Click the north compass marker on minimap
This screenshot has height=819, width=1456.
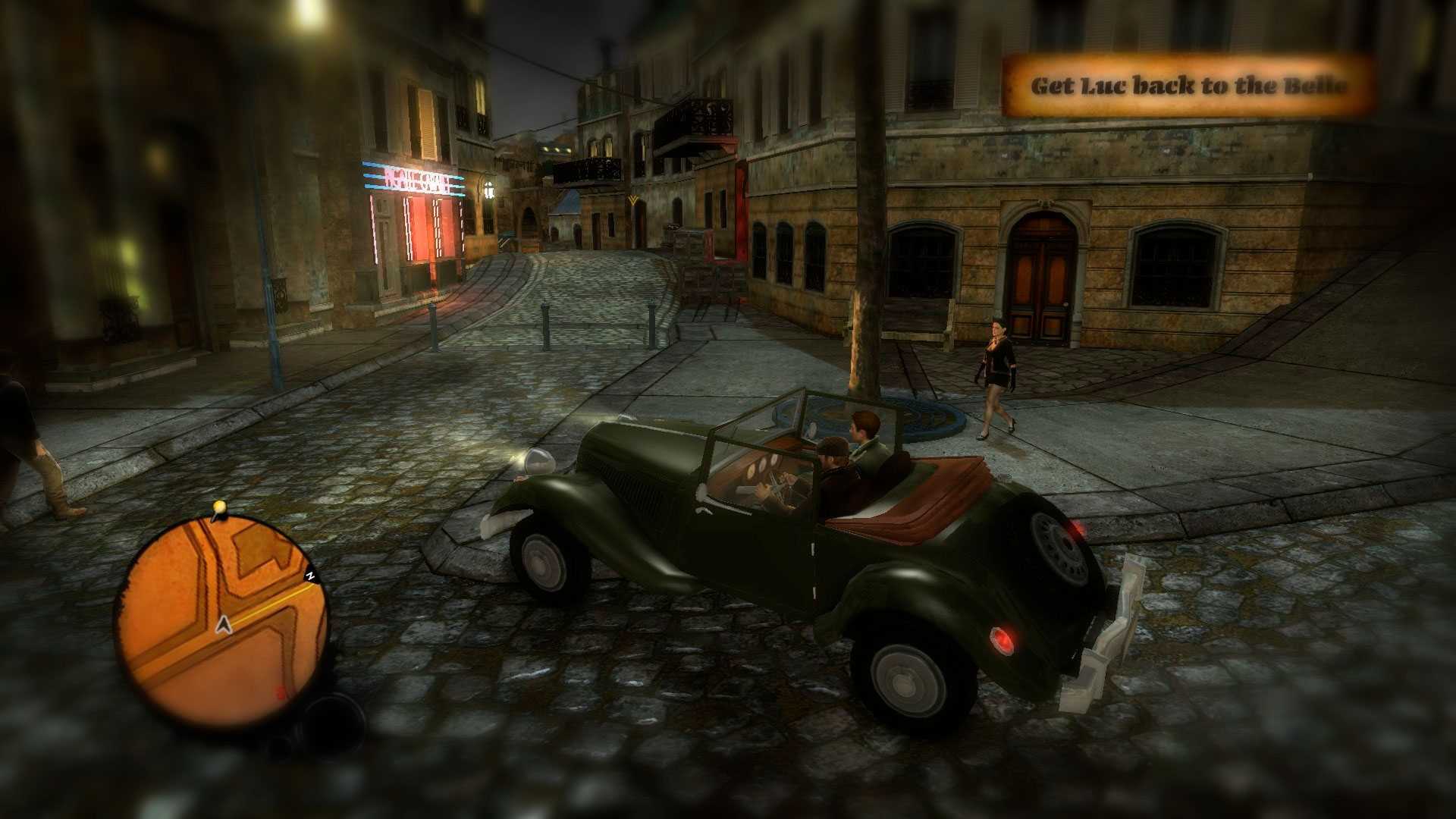(x=310, y=576)
